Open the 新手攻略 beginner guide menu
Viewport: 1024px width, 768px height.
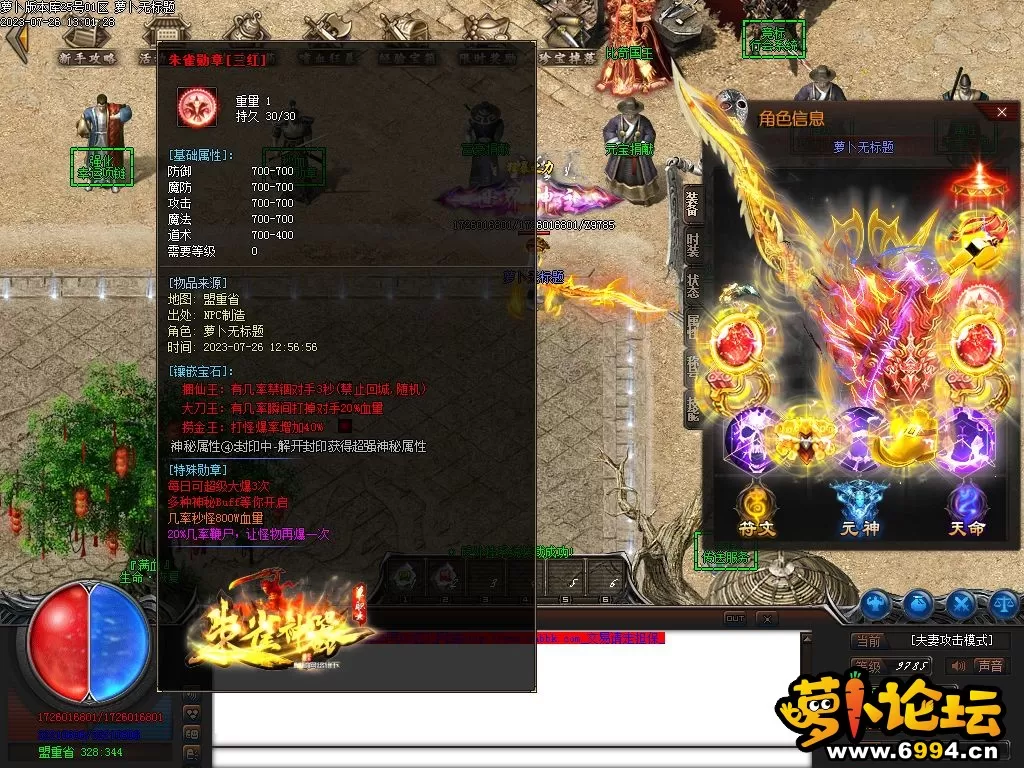[x=87, y=58]
